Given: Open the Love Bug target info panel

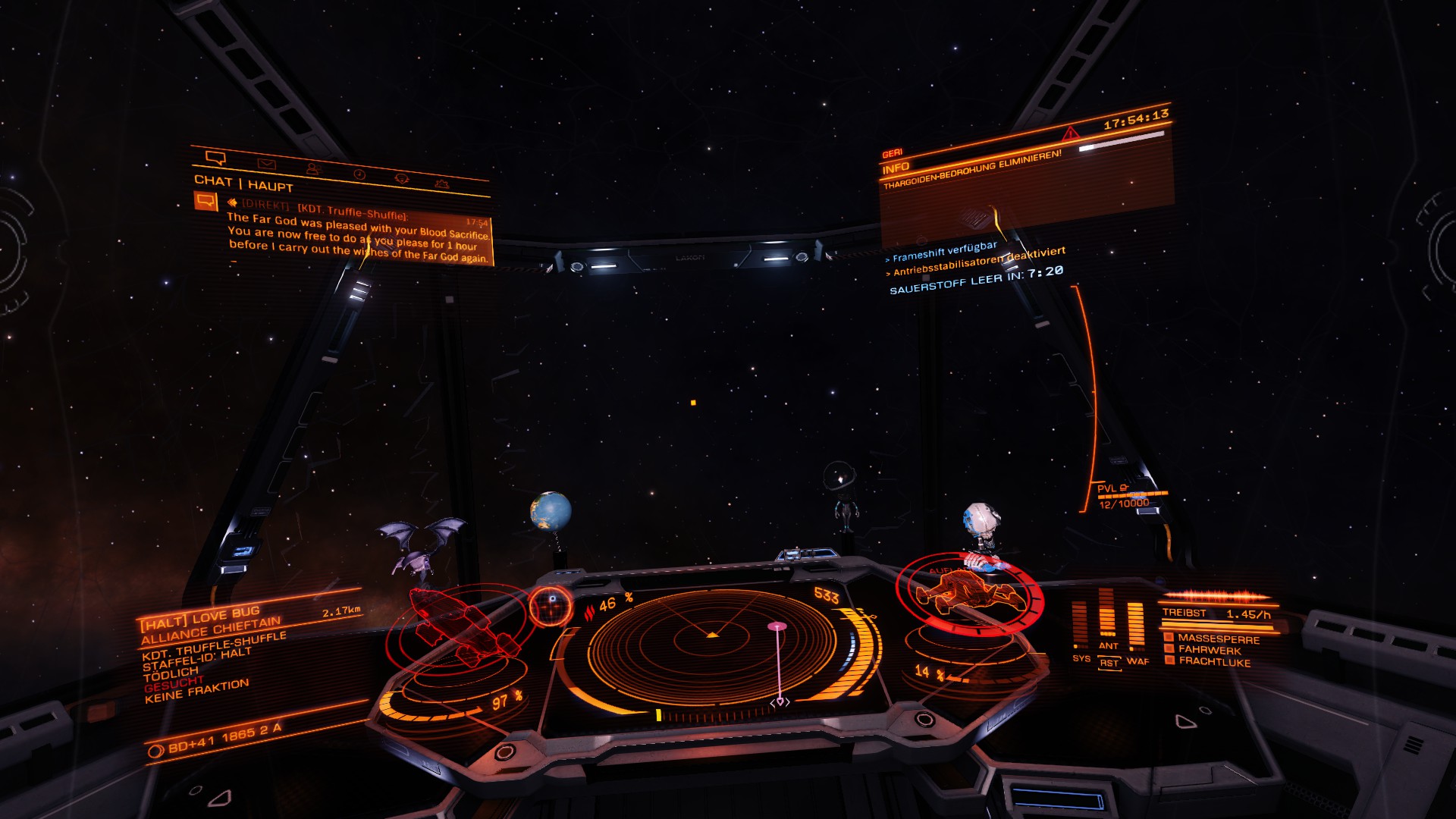Looking at the screenshot, I should coord(227,652).
